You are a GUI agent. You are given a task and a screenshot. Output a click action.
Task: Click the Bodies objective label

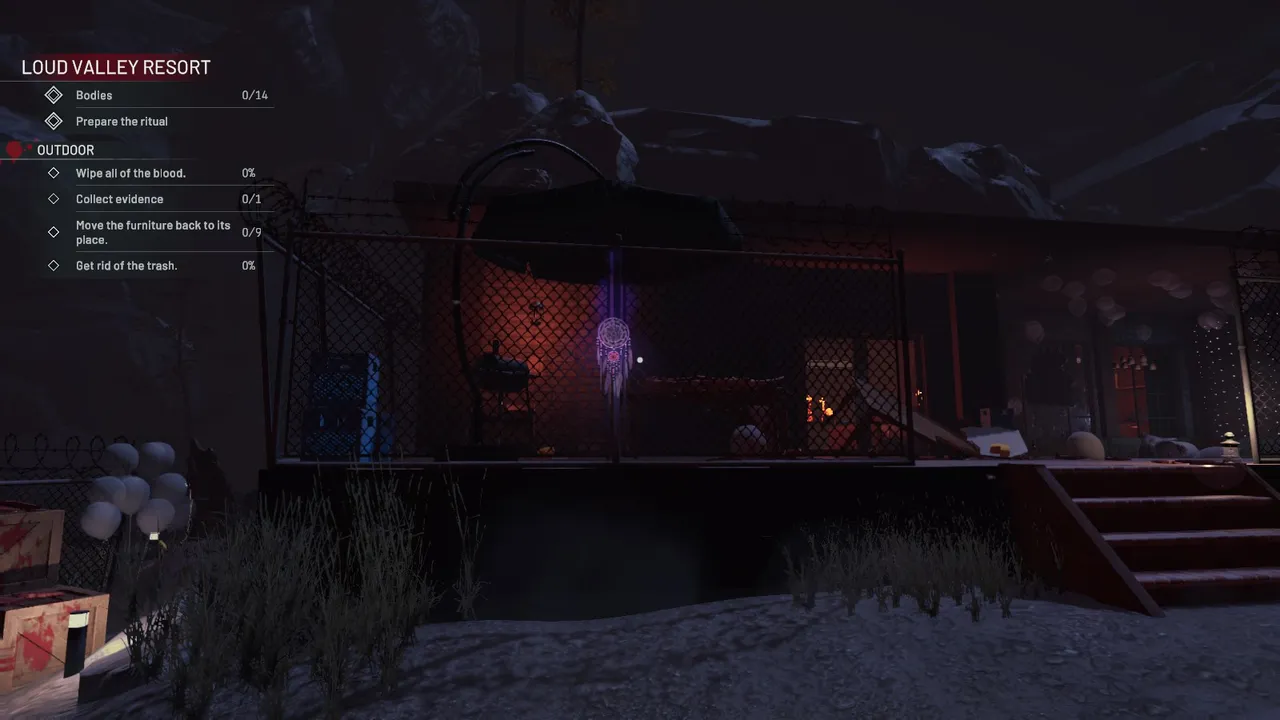pos(93,95)
